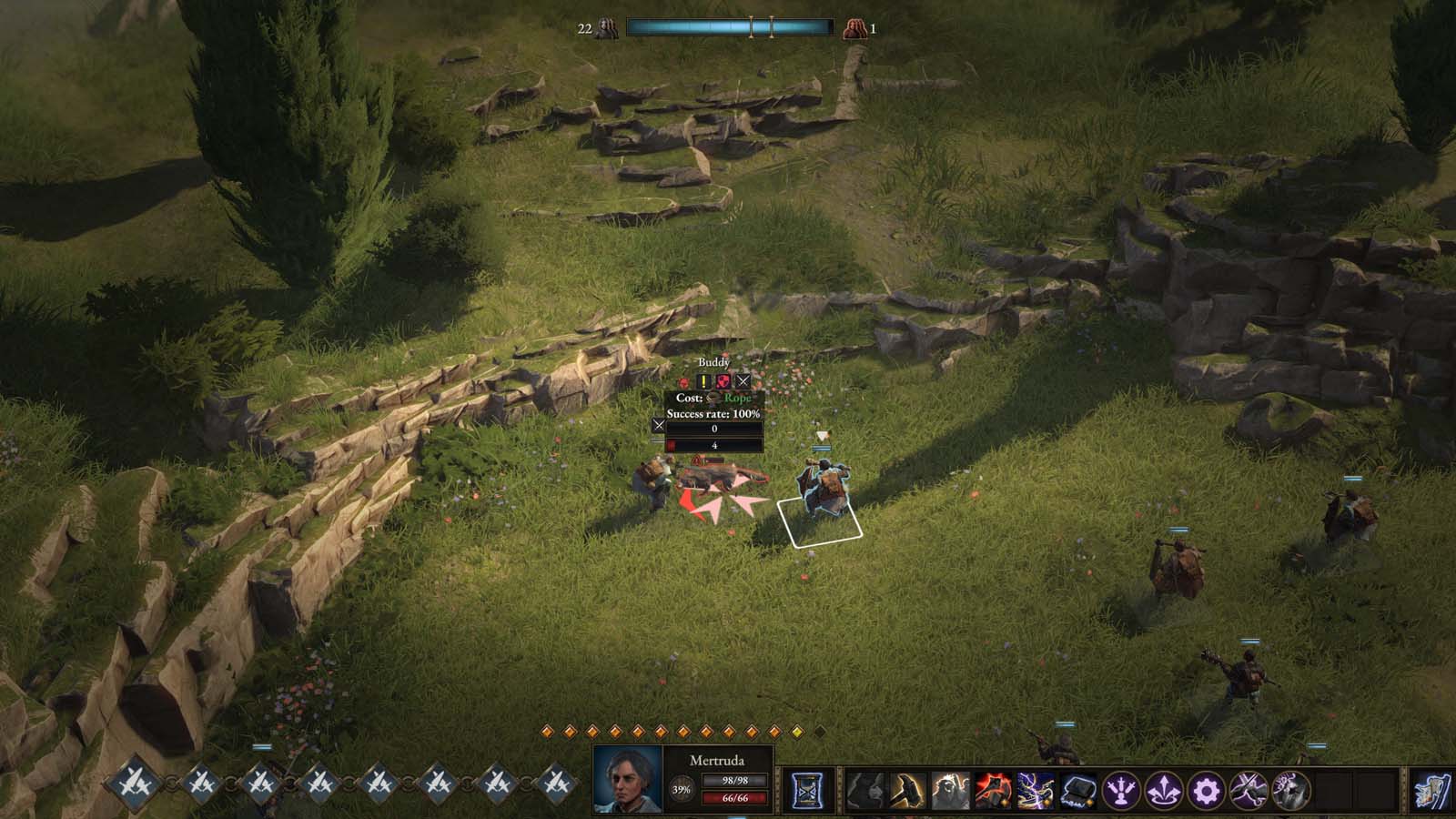
Task: Toggle the red shield option in Buddy's panel
Action: coord(723,381)
